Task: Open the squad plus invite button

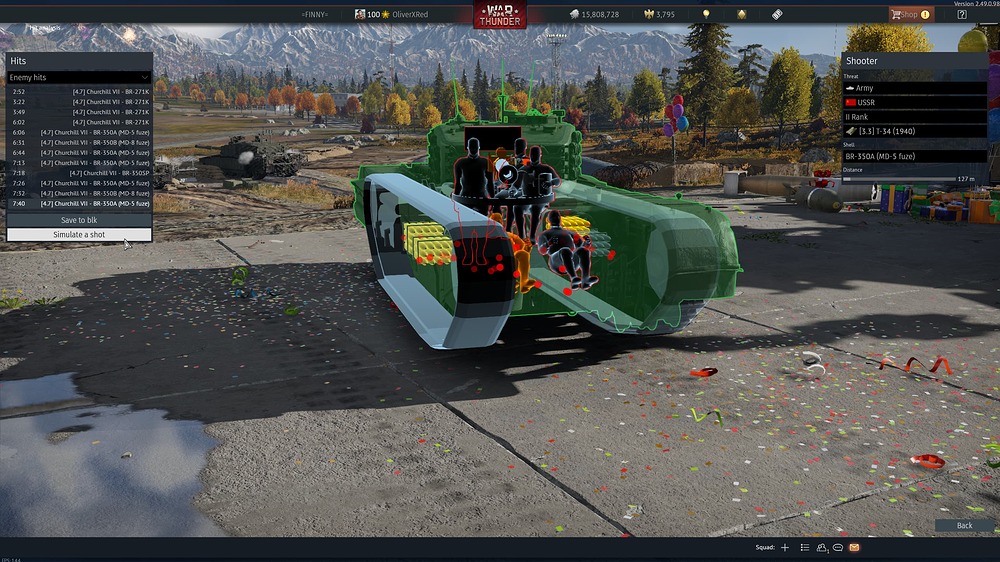Action: pyautogui.click(x=785, y=548)
